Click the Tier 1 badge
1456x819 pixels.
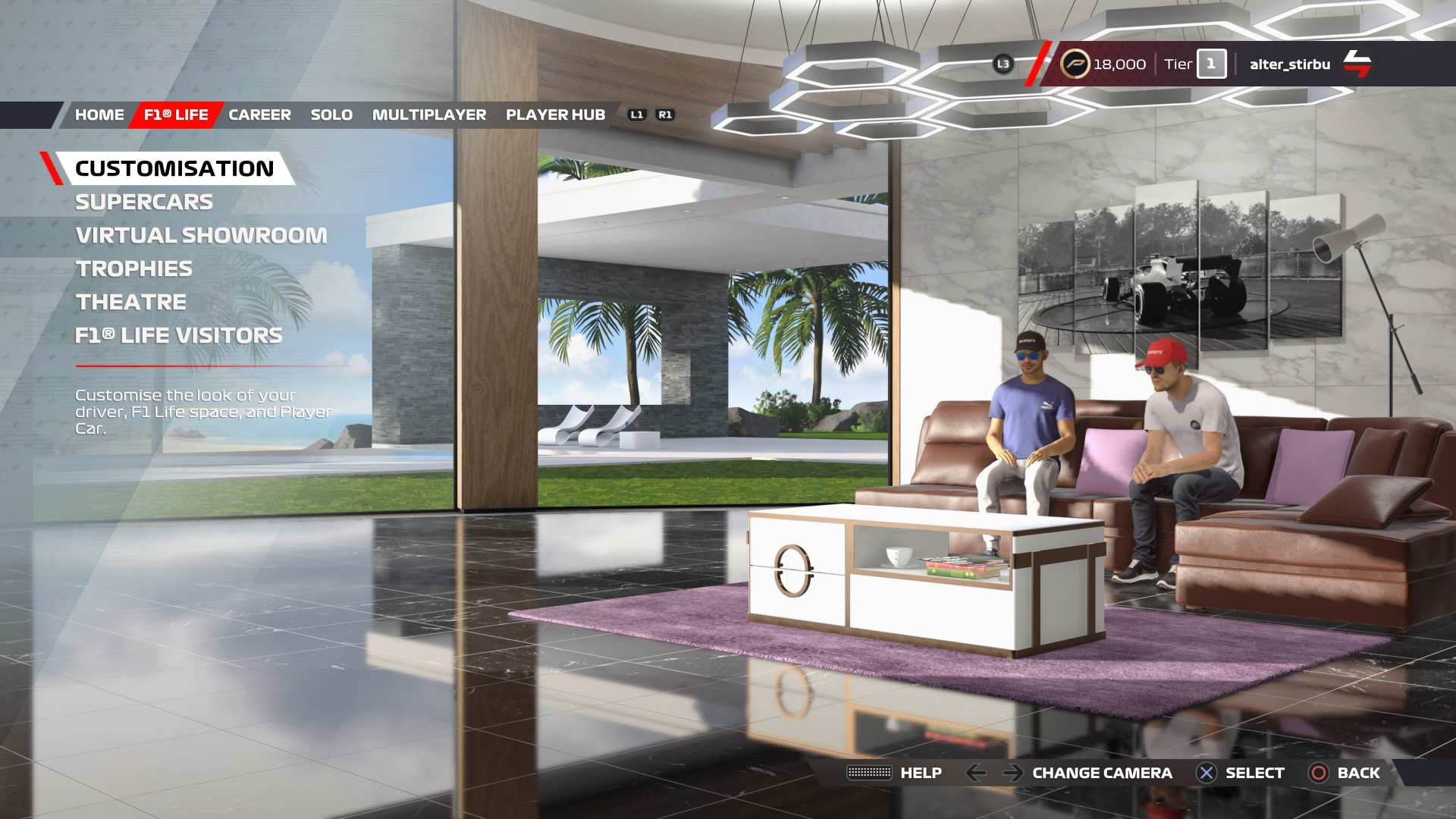1210,64
